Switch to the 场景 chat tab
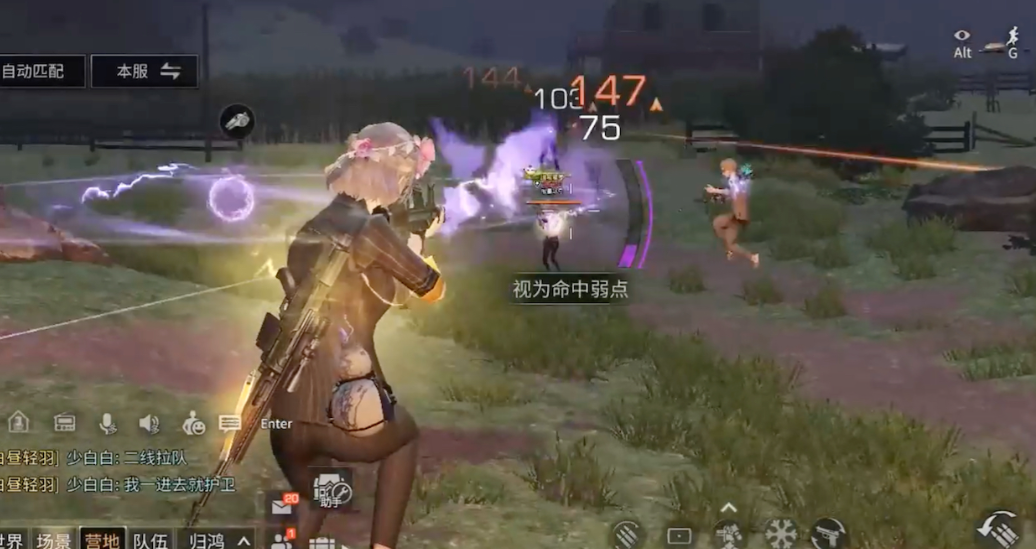 pos(55,540)
